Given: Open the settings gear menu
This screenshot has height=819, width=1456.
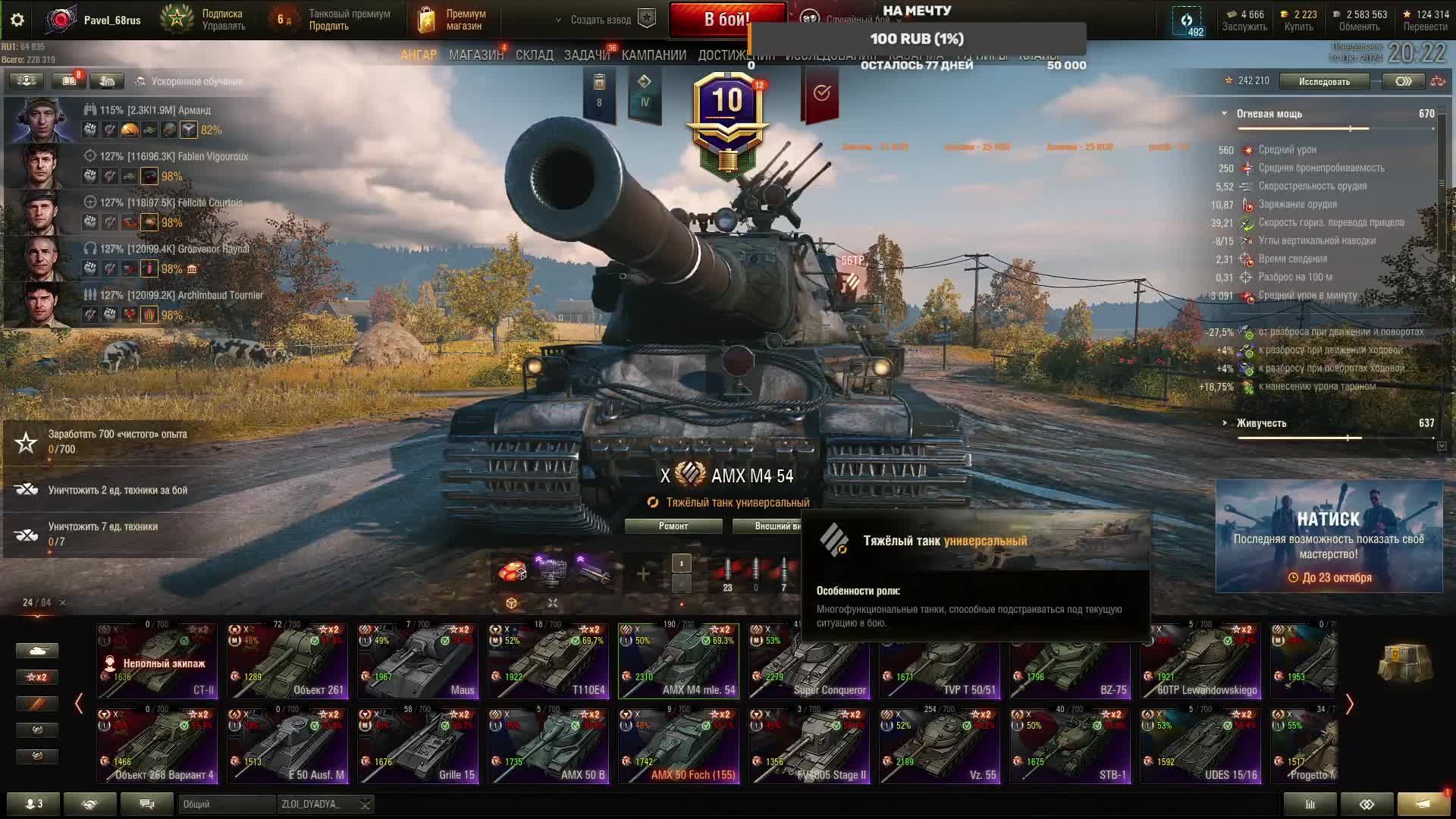Looking at the screenshot, I should 17,20.
